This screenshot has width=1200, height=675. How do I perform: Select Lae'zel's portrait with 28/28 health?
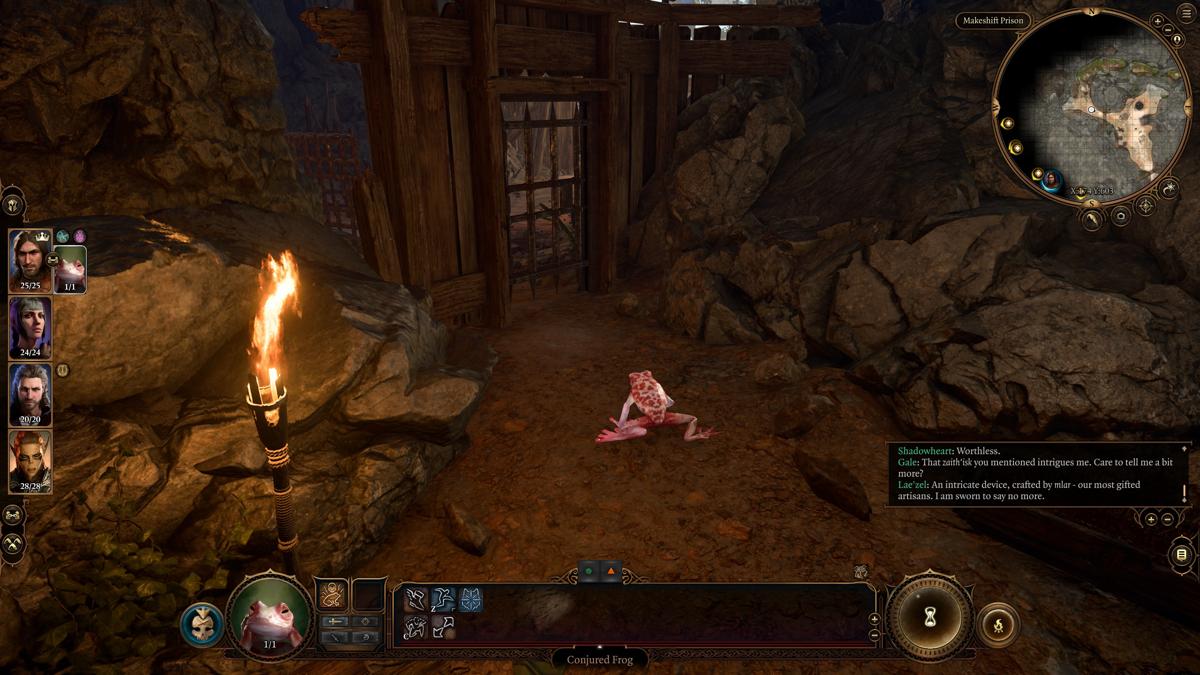(x=29, y=458)
